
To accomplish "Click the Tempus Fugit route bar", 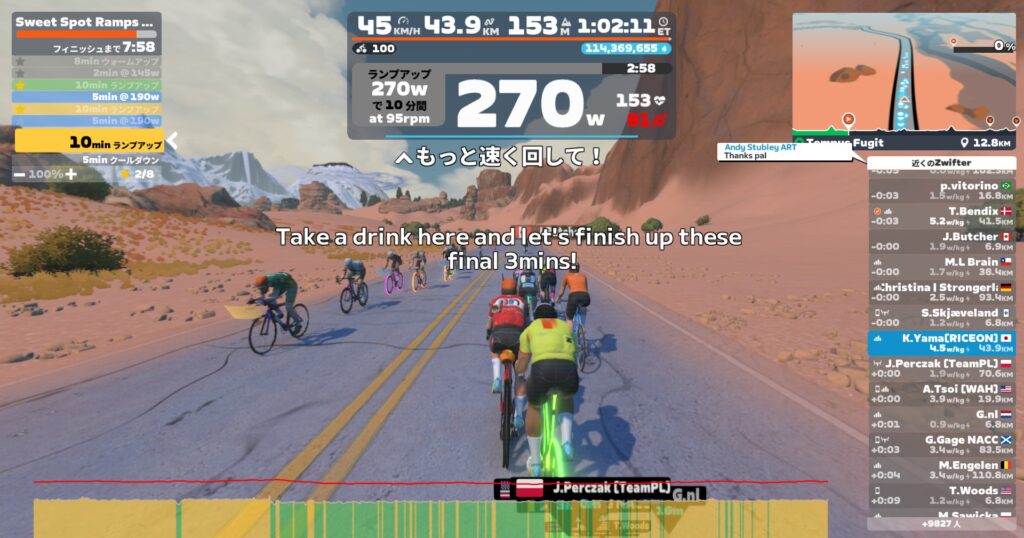I will coord(903,142).
